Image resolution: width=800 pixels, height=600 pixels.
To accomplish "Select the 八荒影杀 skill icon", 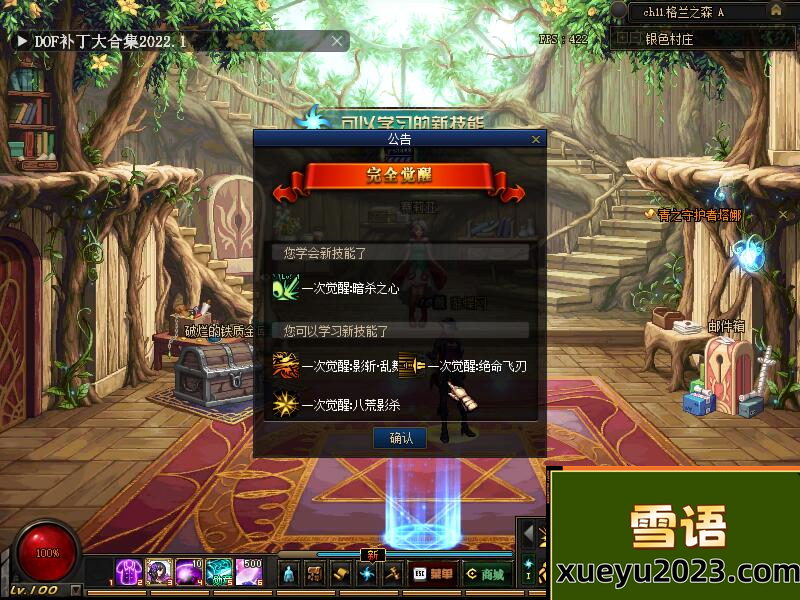I will [x=286, y=405].
